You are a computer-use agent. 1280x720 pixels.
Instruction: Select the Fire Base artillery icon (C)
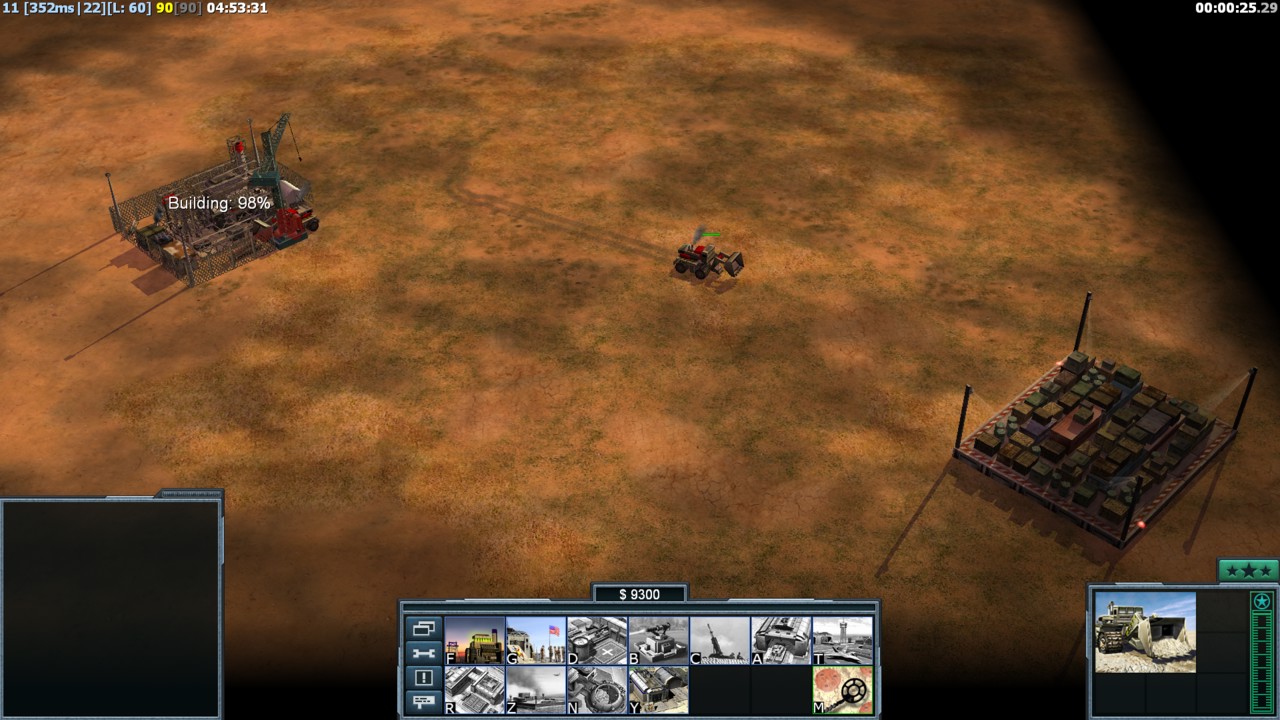coord(720,640)
